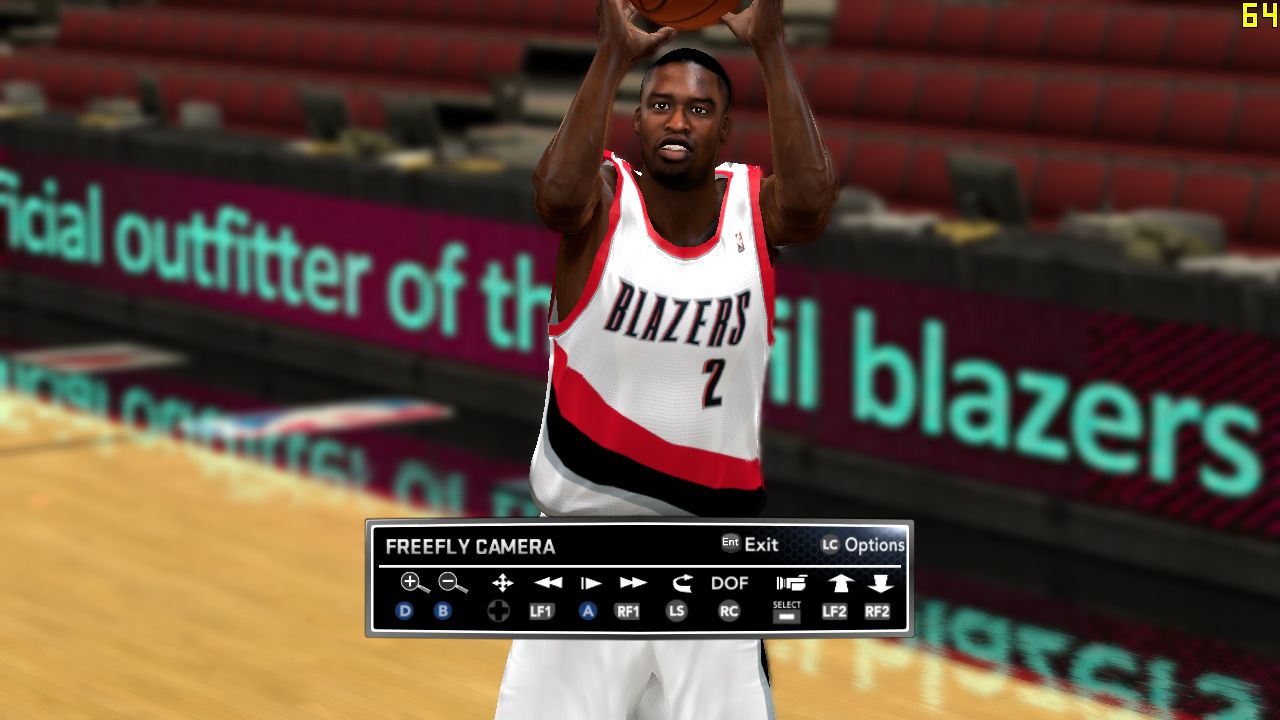The height and width of the screenshot is (720, 1280).
Task: Activate the play/step forward icon
Action: [x=591, y=583]
